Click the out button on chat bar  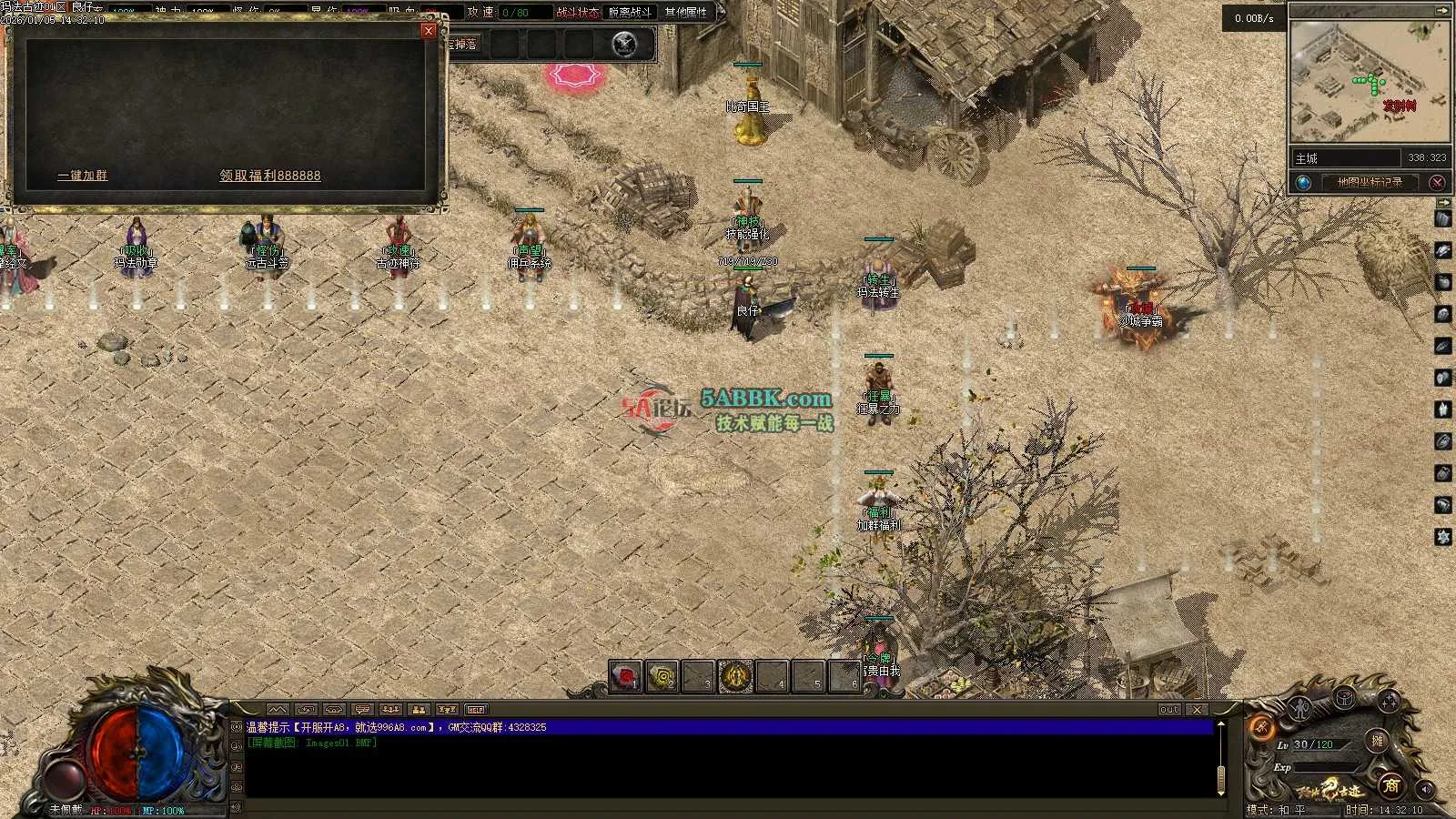click(1169, 710)
